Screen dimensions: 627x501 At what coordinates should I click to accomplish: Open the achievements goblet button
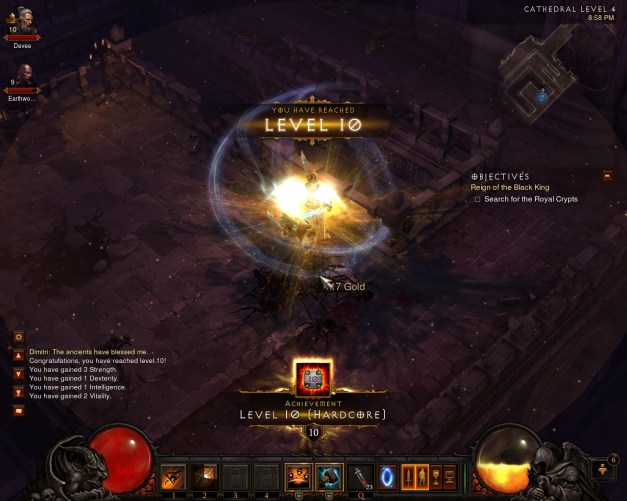435,477
